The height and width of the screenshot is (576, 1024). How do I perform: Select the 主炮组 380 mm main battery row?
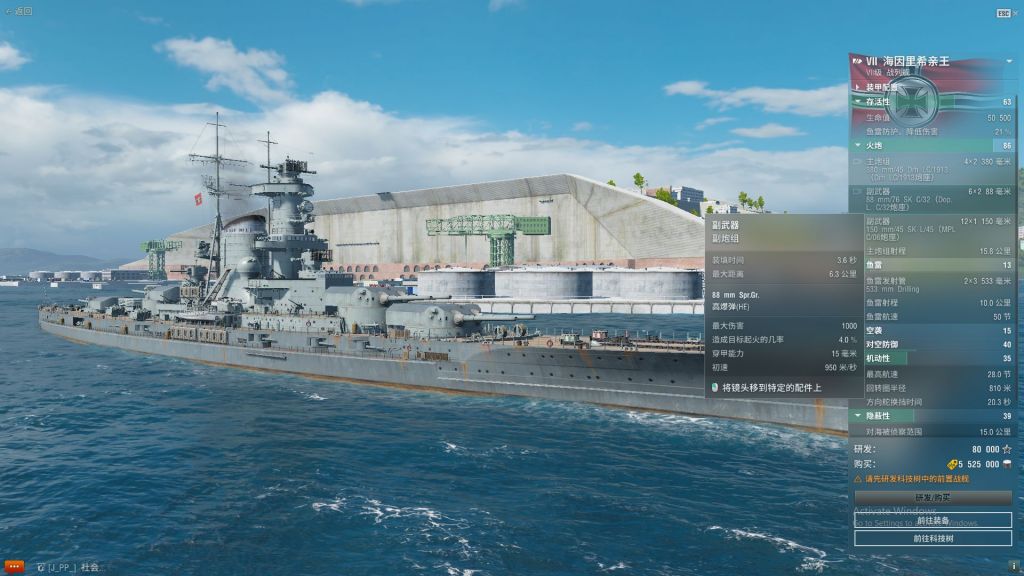tap(930, 166)
